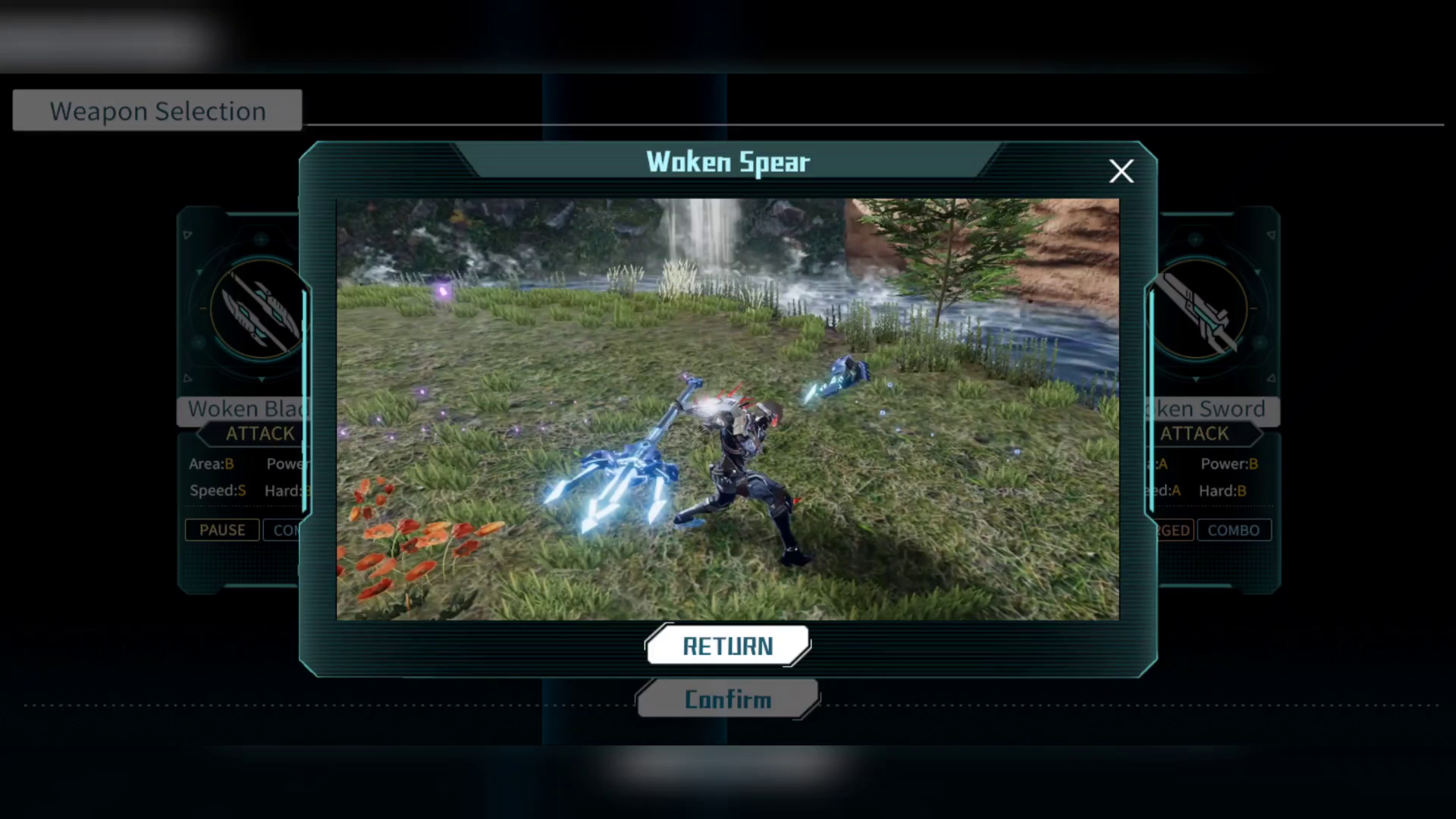Viewport: 1456px width, 819px height.
Task: Click the PAUSE tag on Woken Blade
Action: click(x=222, y=530)
